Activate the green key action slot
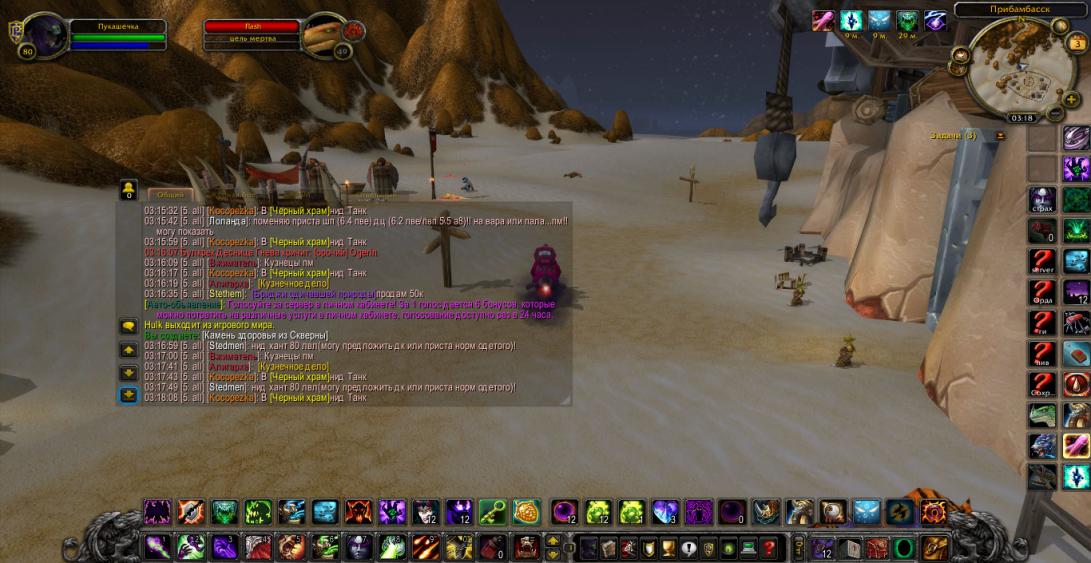1091x563 pixels. [492, 514]
